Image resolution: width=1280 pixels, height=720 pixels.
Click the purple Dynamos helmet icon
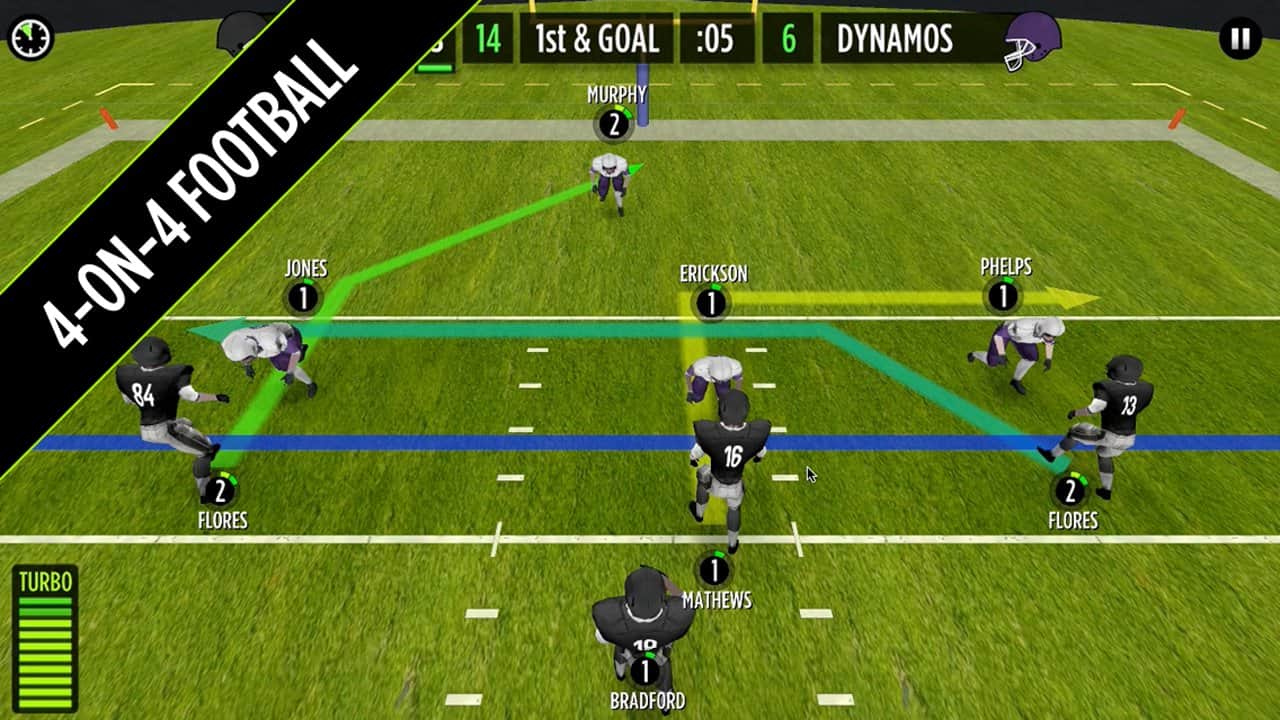click(x=1032, y=40)
